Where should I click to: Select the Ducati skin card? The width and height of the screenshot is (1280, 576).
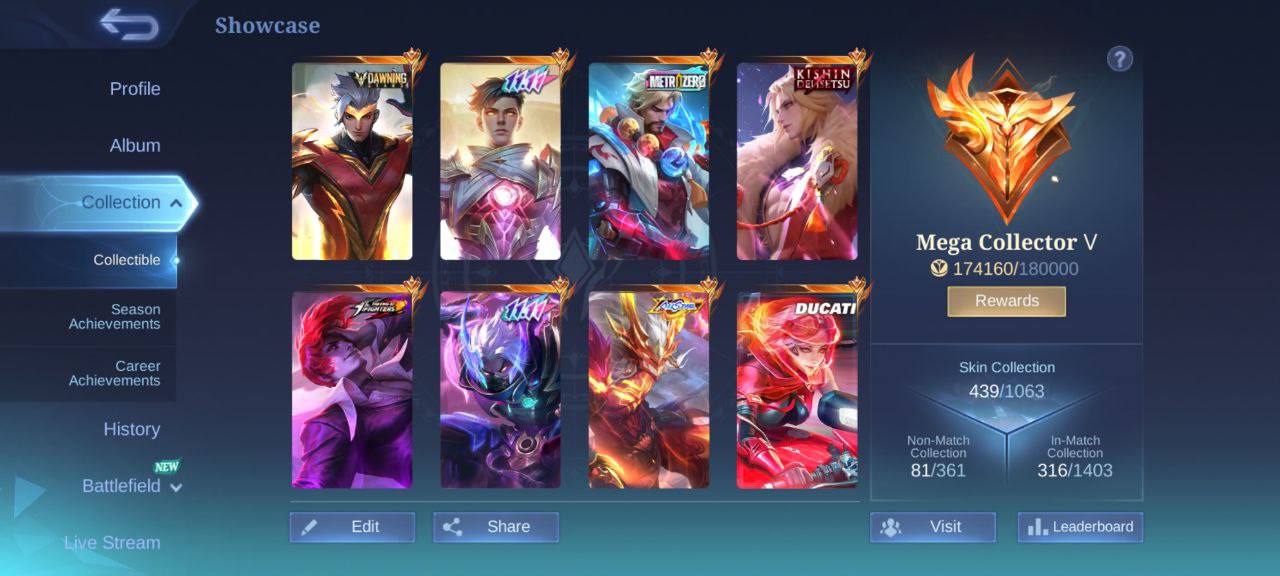(x=797, y=390)
